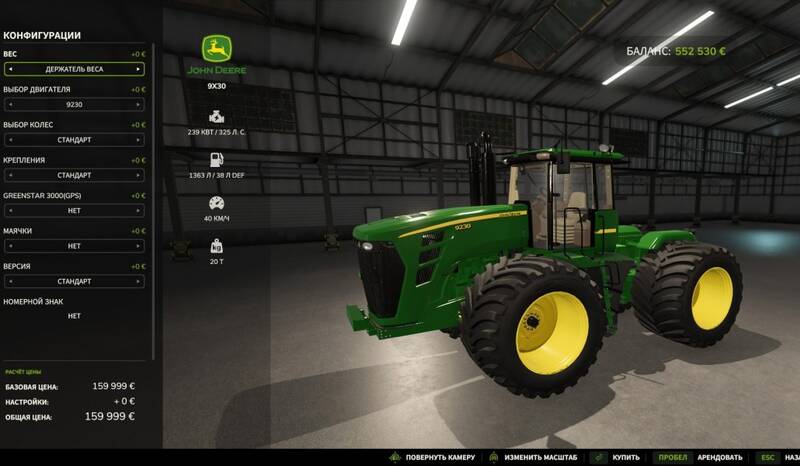Choose the previous engine in ВЫБОР ДВИГАТЕЛЯ
Image resolution: width=800 pixels, height=466 pixels.
(x=9, y=104)
